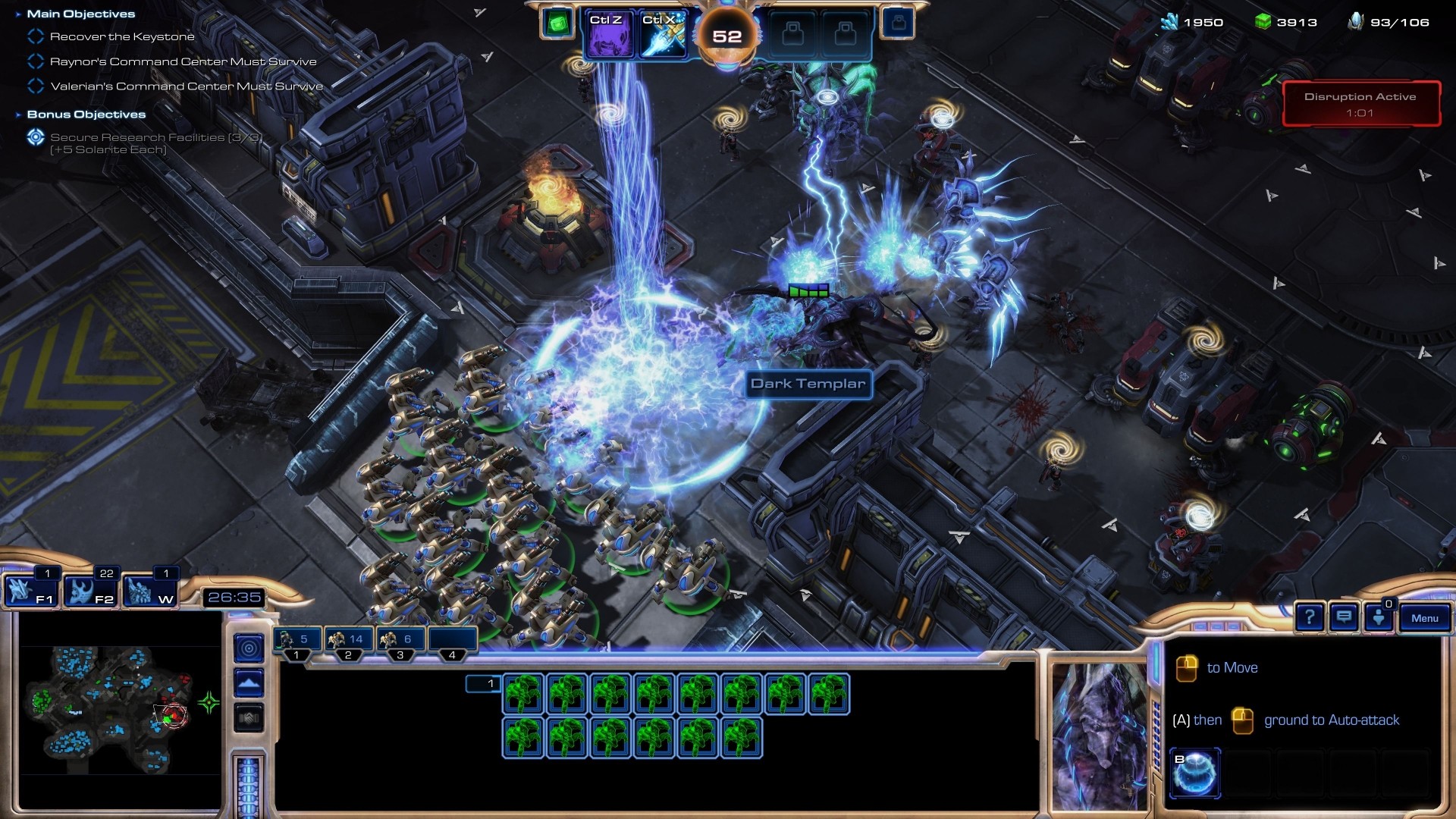
Task: Click the social person icon button
Action: coord(1379,618)
